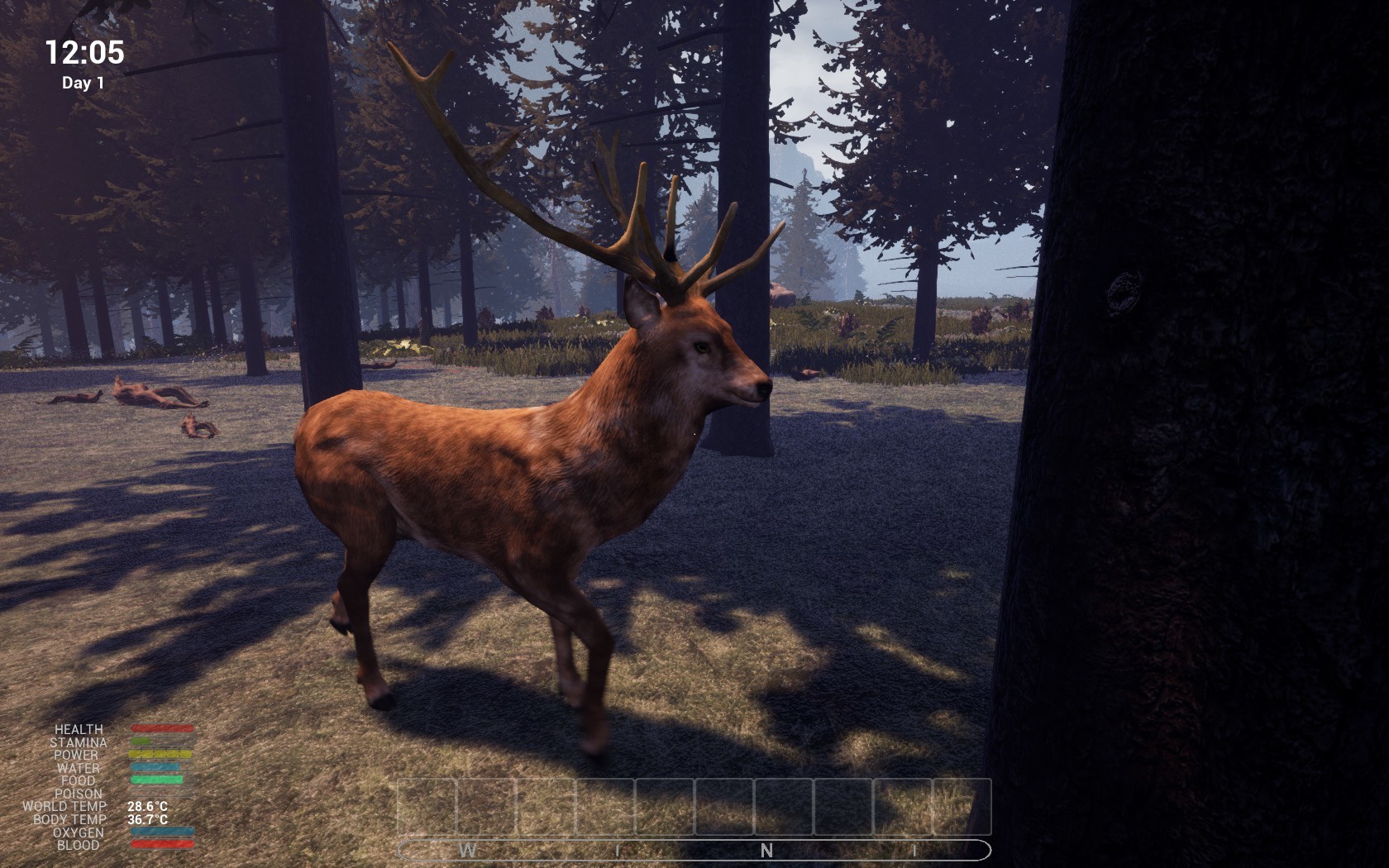Click the OXYGEN bar indicator
This screenshot has width=1389, height=868.
(x=162, y=831)
